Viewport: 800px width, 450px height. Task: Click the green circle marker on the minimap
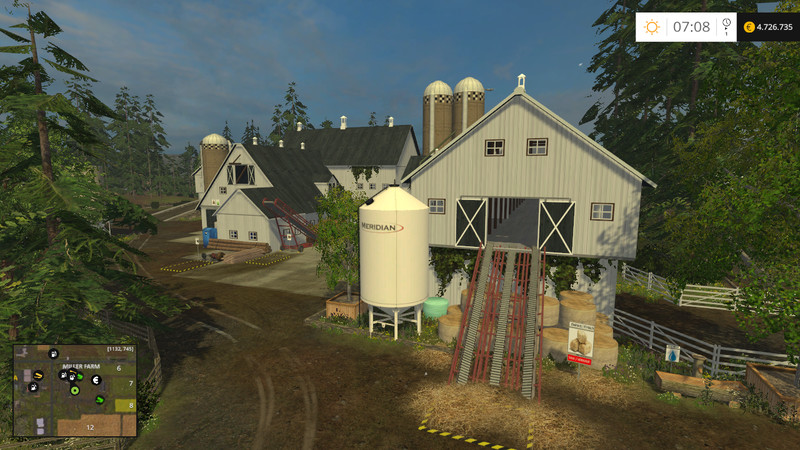75,390
